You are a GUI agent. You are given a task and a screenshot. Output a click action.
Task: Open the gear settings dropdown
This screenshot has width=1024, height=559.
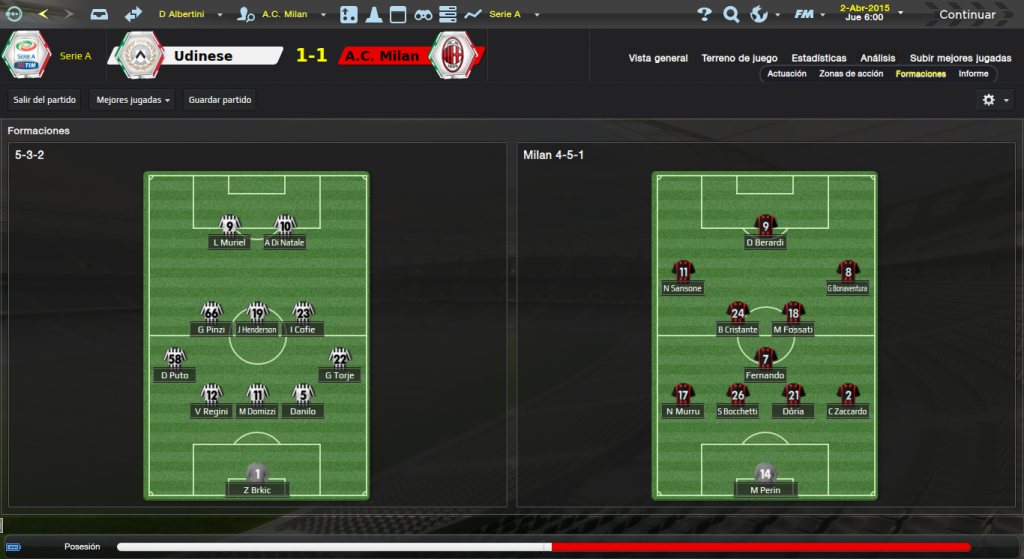point(994,100)
